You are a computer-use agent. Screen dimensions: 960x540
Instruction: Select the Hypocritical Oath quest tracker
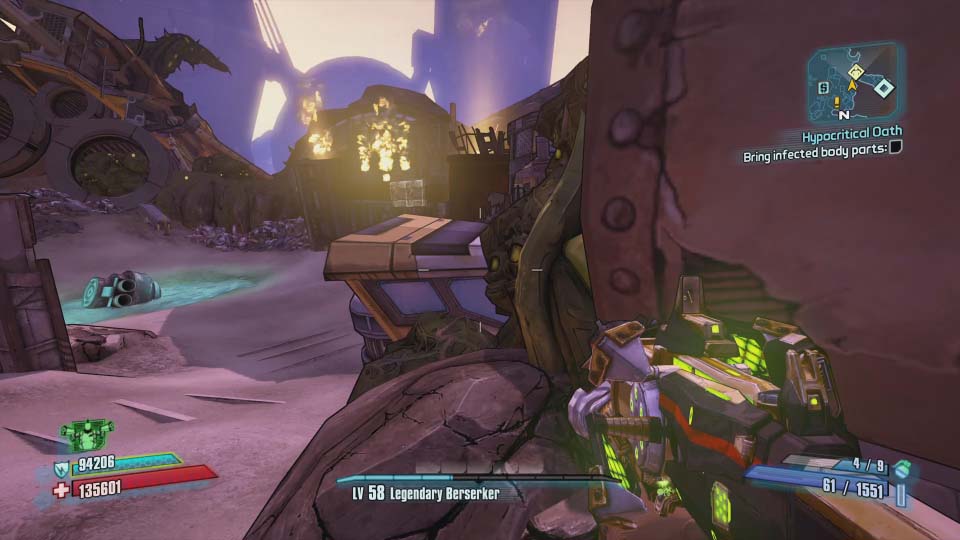pos(852,132)
